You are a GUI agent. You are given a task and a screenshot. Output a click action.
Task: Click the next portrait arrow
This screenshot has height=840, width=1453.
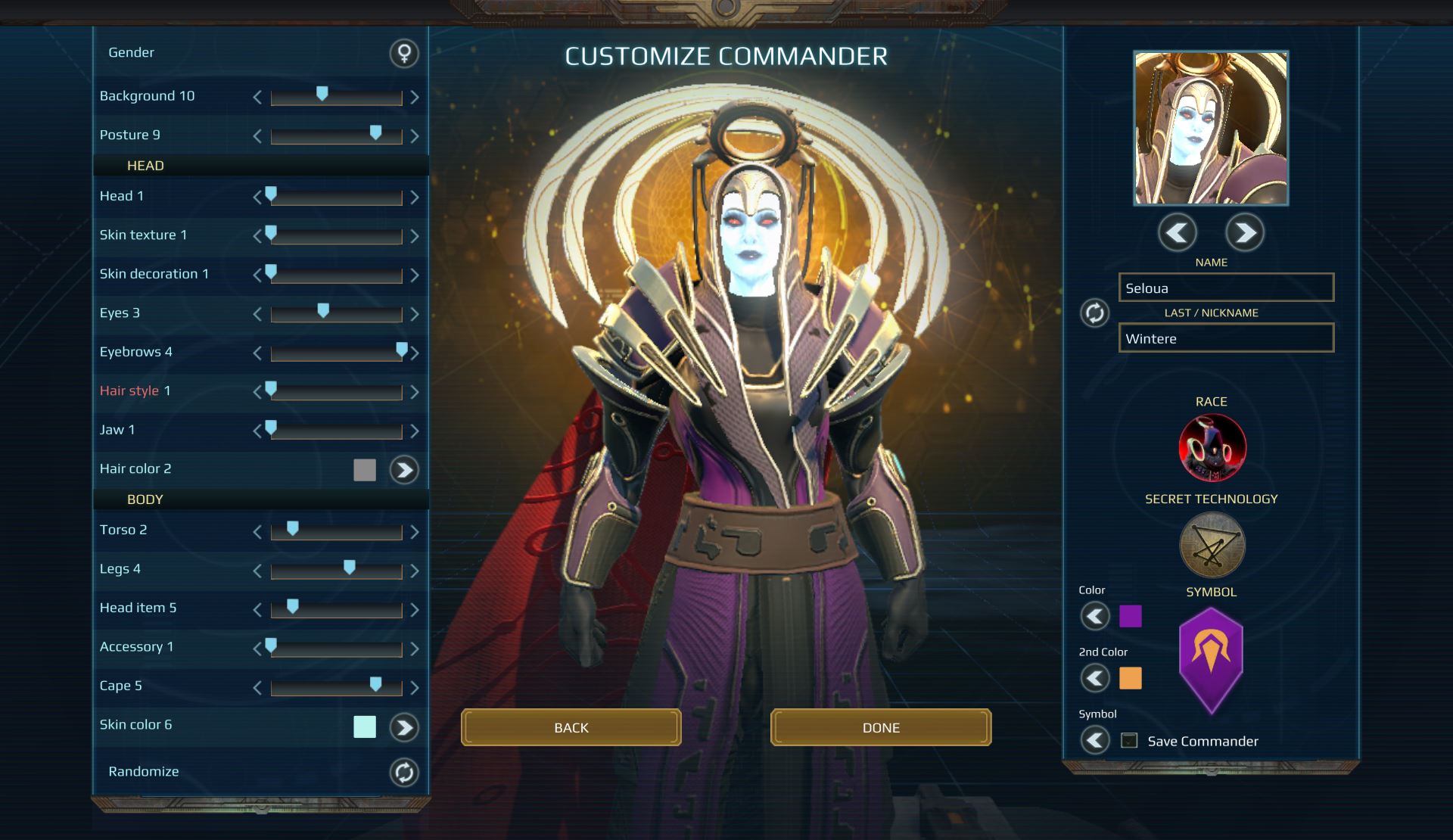(1244, 233)
